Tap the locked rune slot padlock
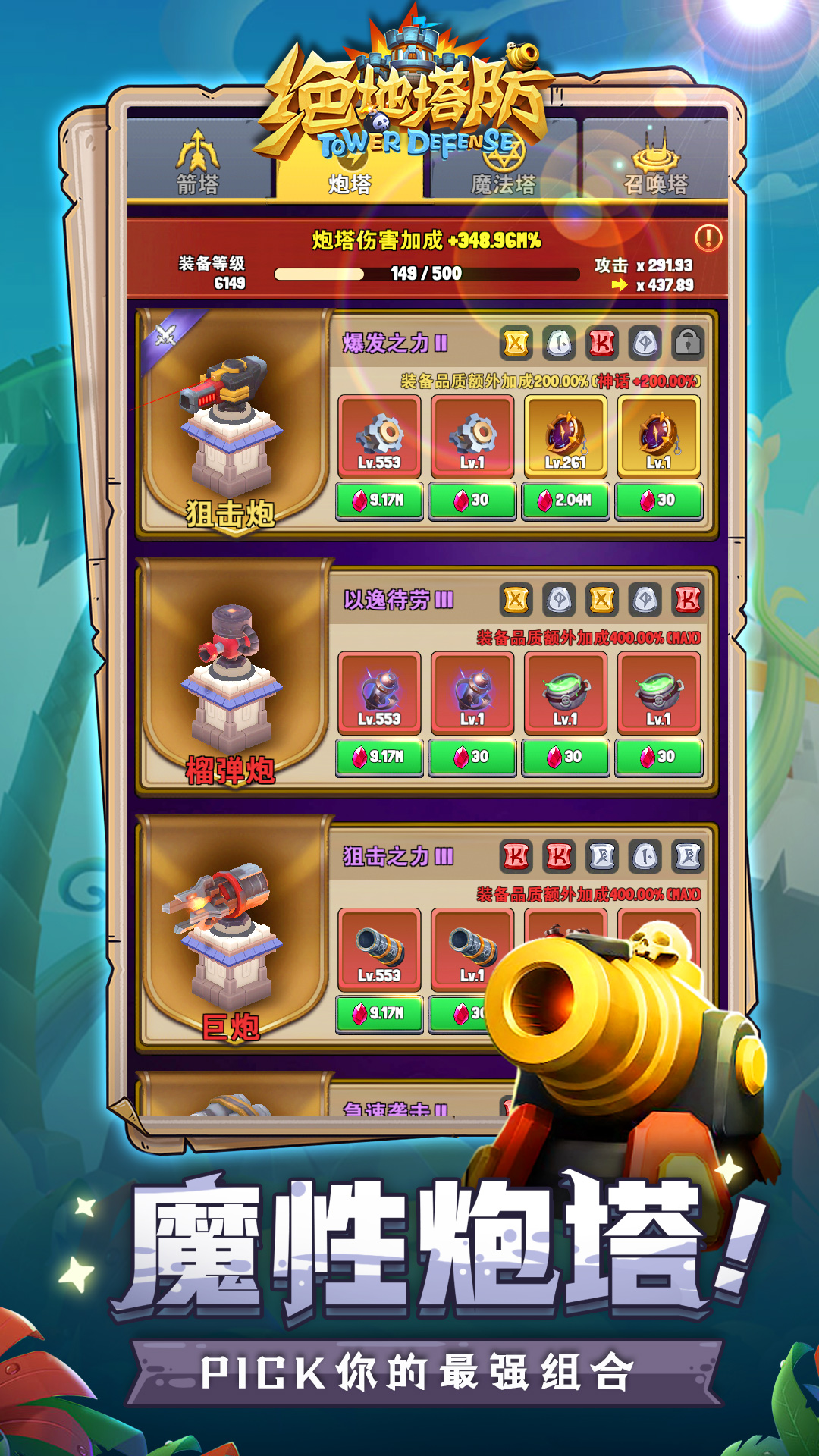Viewport: 819px width, 1456px height. [688, 344]
